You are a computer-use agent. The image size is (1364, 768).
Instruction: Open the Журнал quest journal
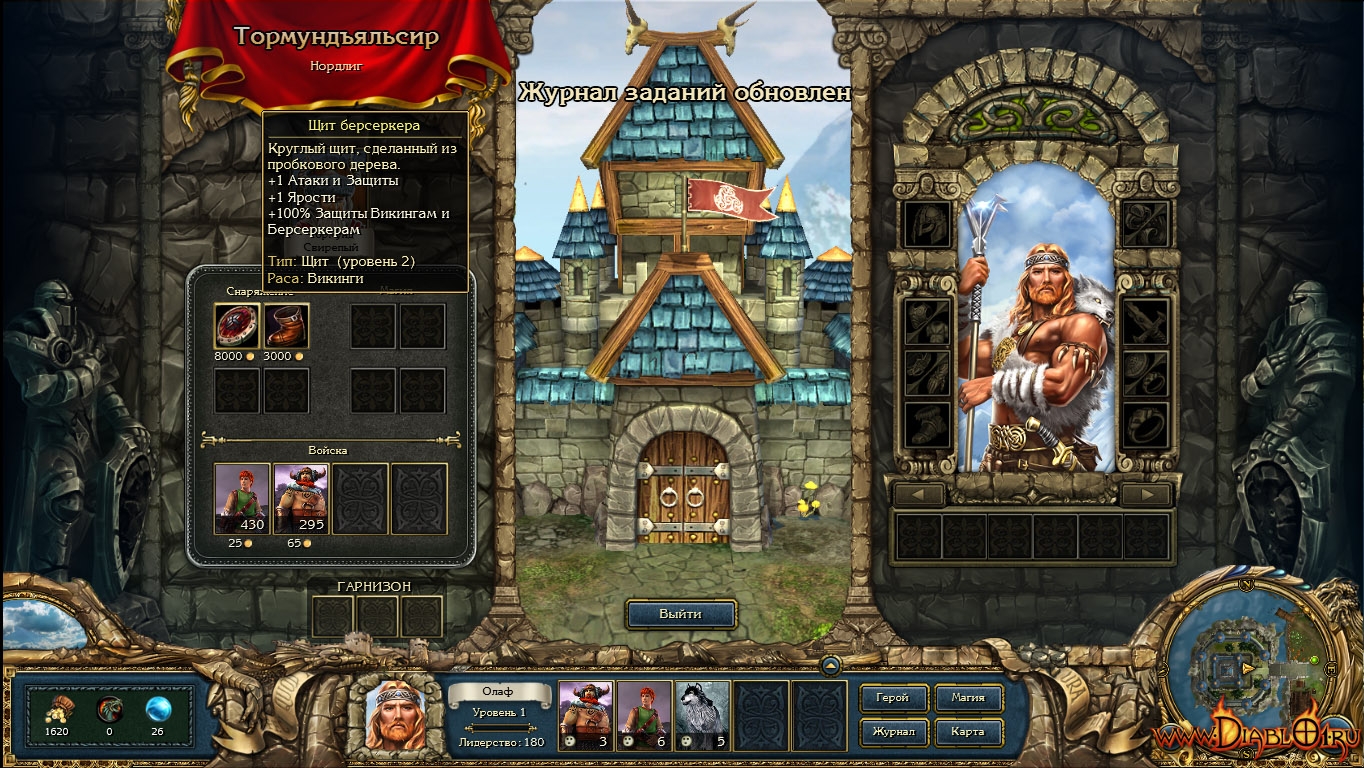point(893,732)
